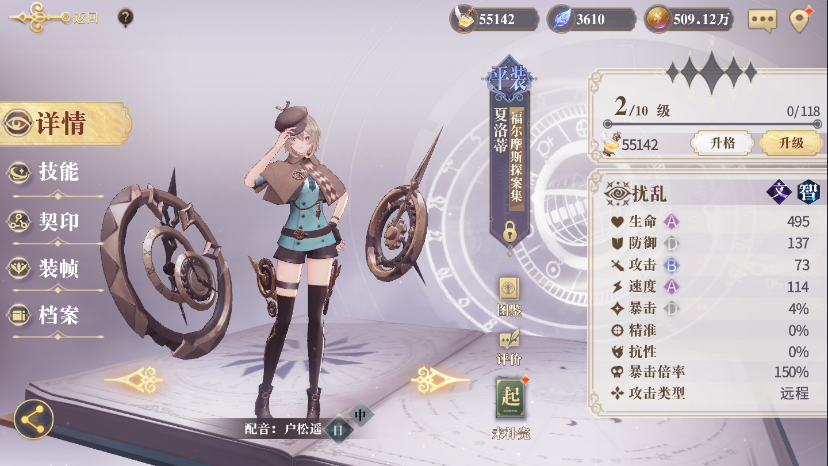Screen dimensions: 828x466
Task: Click the 升级 level up button
Action: pyautogui.click(x=790, y=143)
